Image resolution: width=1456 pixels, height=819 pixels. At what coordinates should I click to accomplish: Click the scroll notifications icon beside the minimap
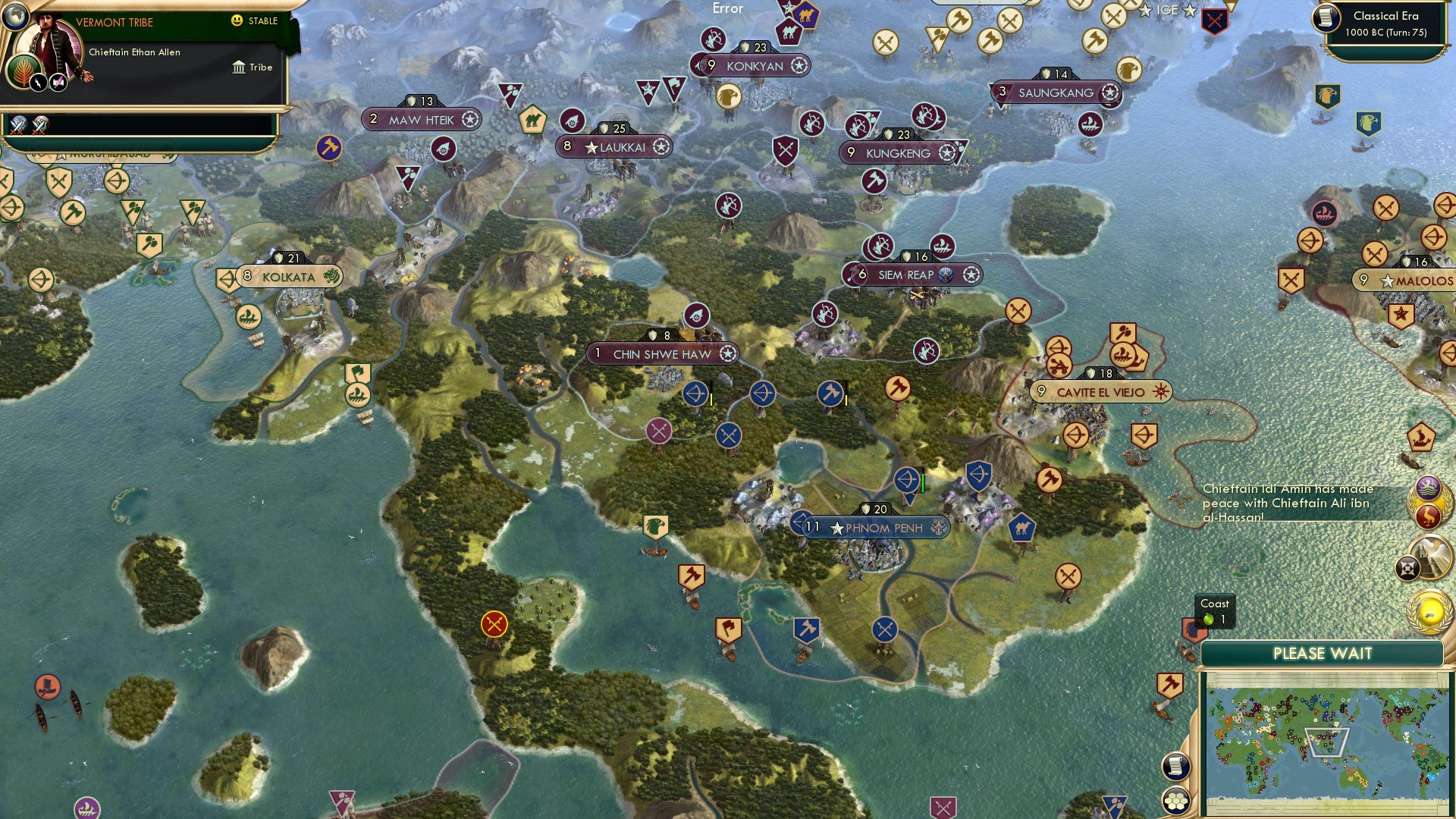click(x=1174, y=766)
